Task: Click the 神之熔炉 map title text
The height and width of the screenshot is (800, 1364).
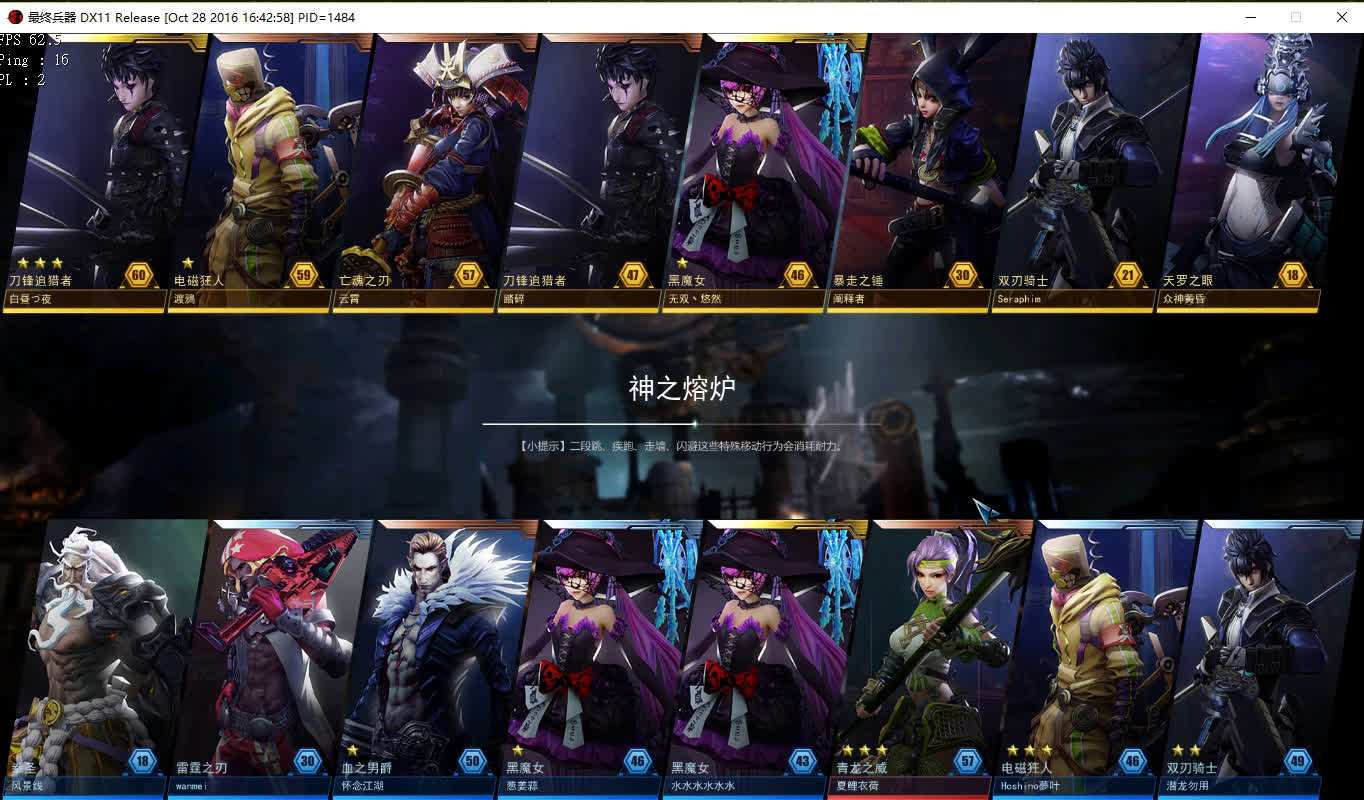Action: pos(682,390)
